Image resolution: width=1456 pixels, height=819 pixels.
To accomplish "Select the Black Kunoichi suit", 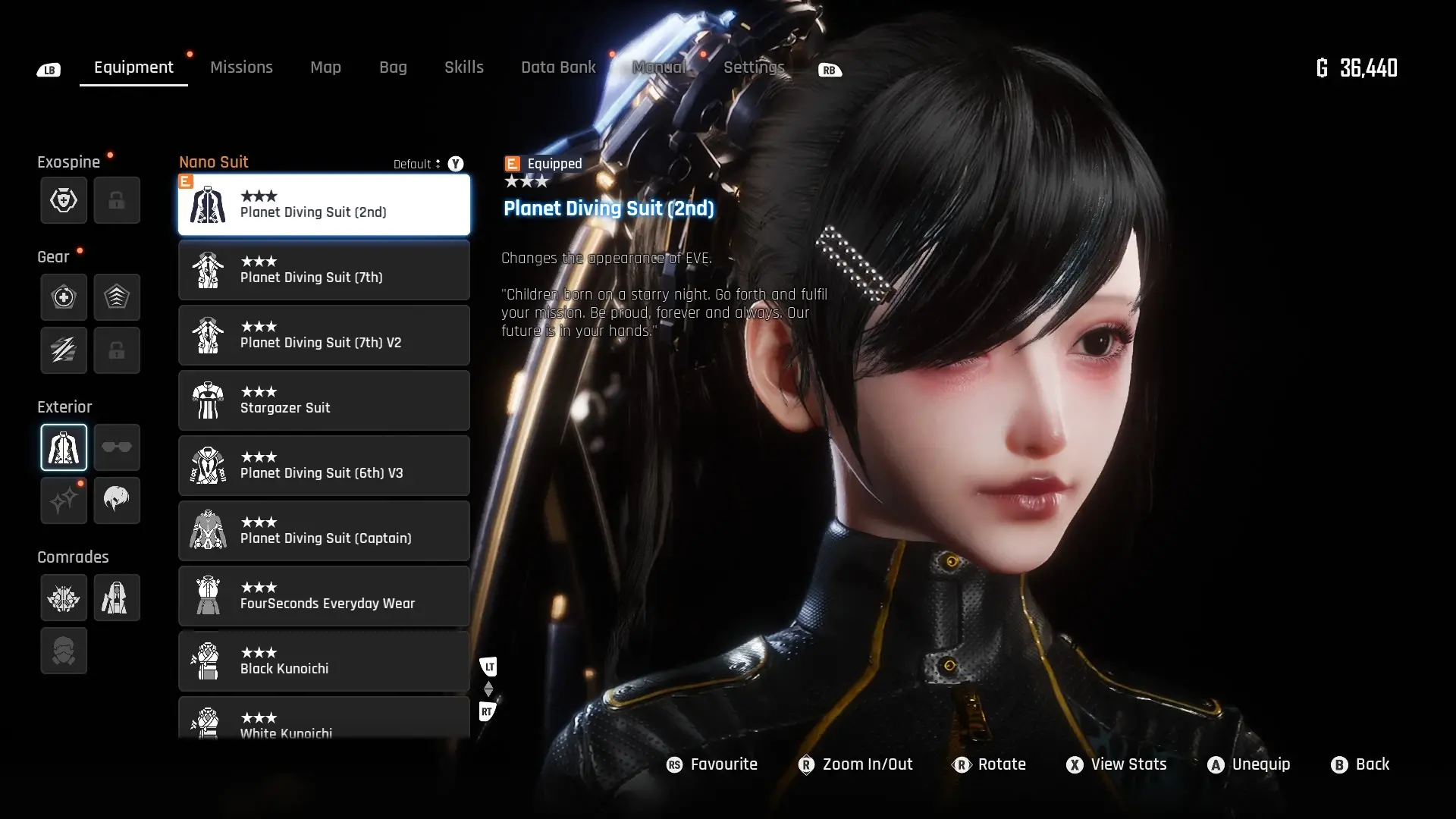I will coord(324,661).
